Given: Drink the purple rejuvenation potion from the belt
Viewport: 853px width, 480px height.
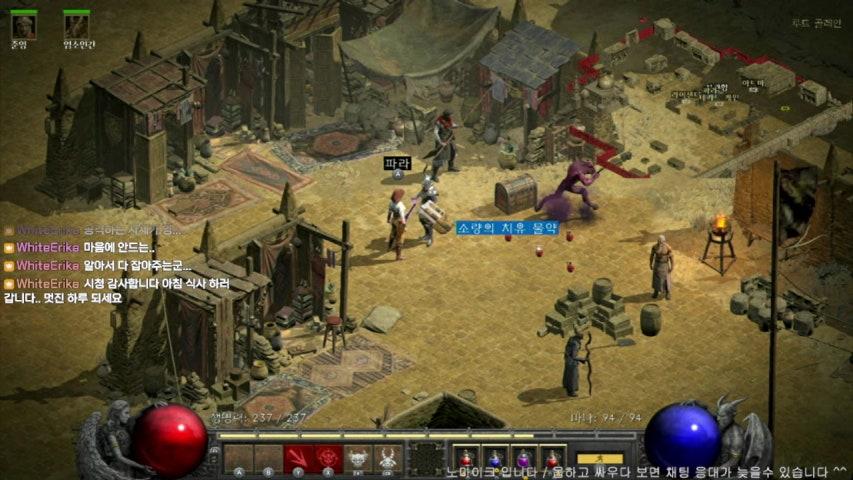Looking at the screenshot, I should pyautogui.click(x=523, y=459).
